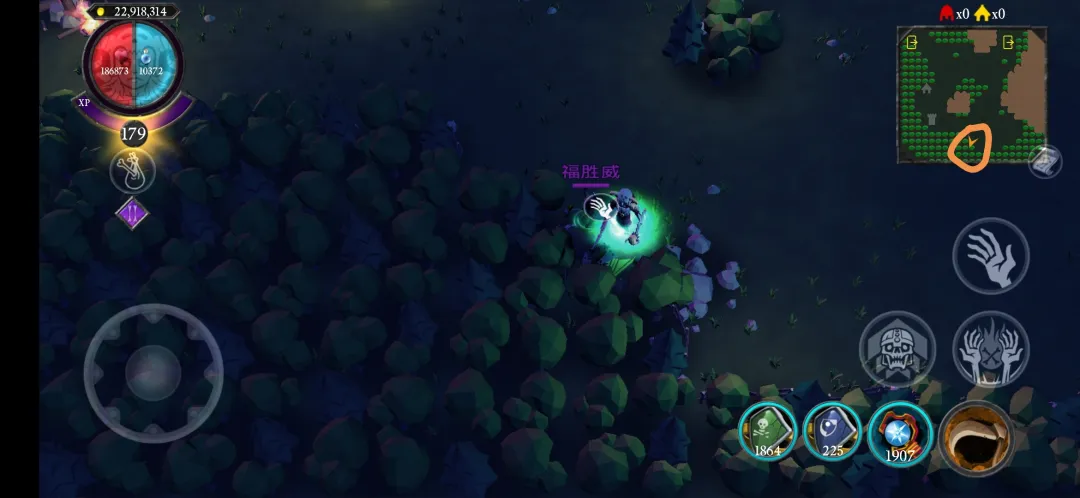Viewport: 1080px width, 498px height.
Task: Tap the map scroll button beside the minimap
Action: tap(1043, 161)
